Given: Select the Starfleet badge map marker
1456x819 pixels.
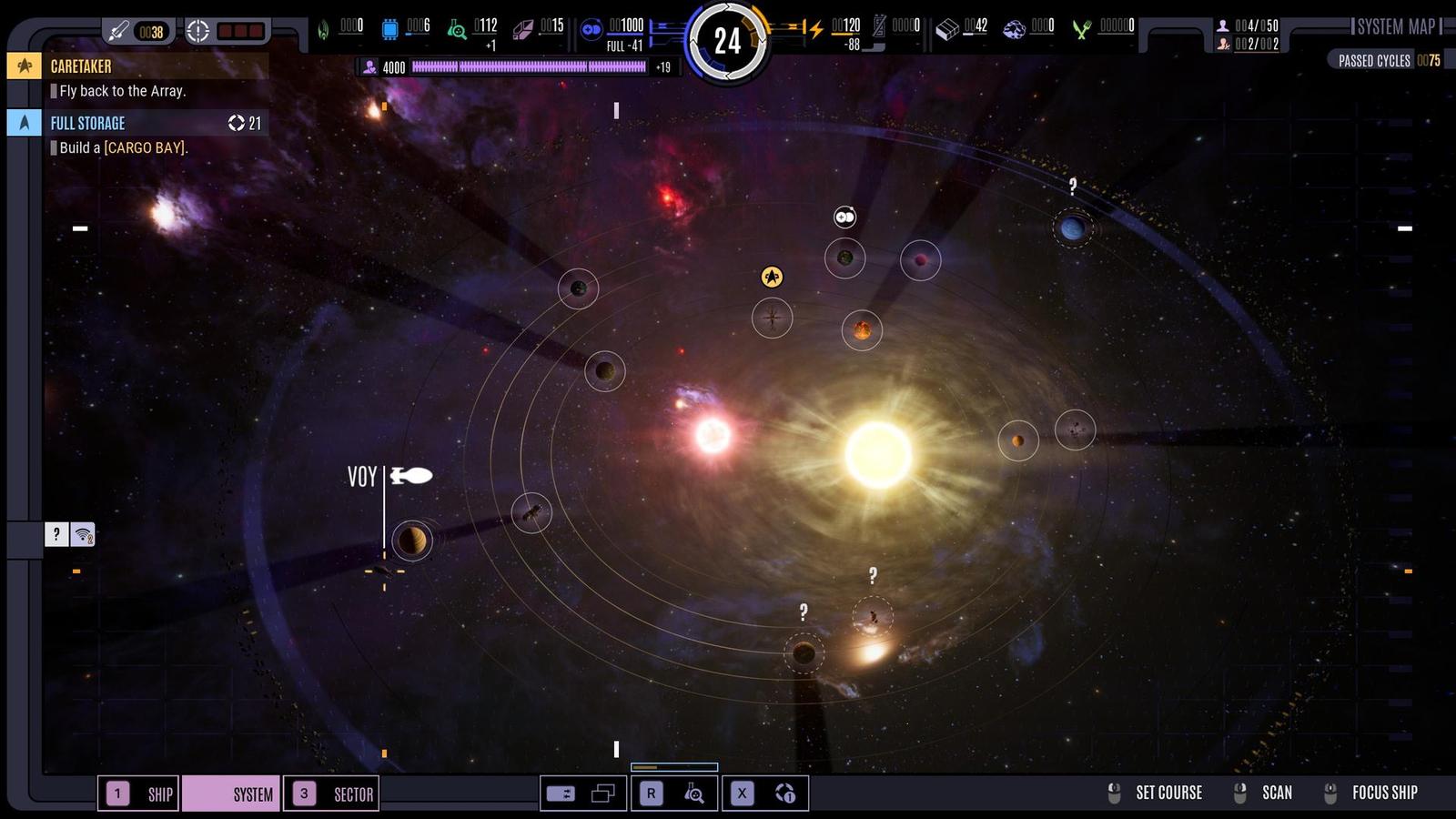Looking at the screenshot, I should pyautogui.click(x=772, y=277).
